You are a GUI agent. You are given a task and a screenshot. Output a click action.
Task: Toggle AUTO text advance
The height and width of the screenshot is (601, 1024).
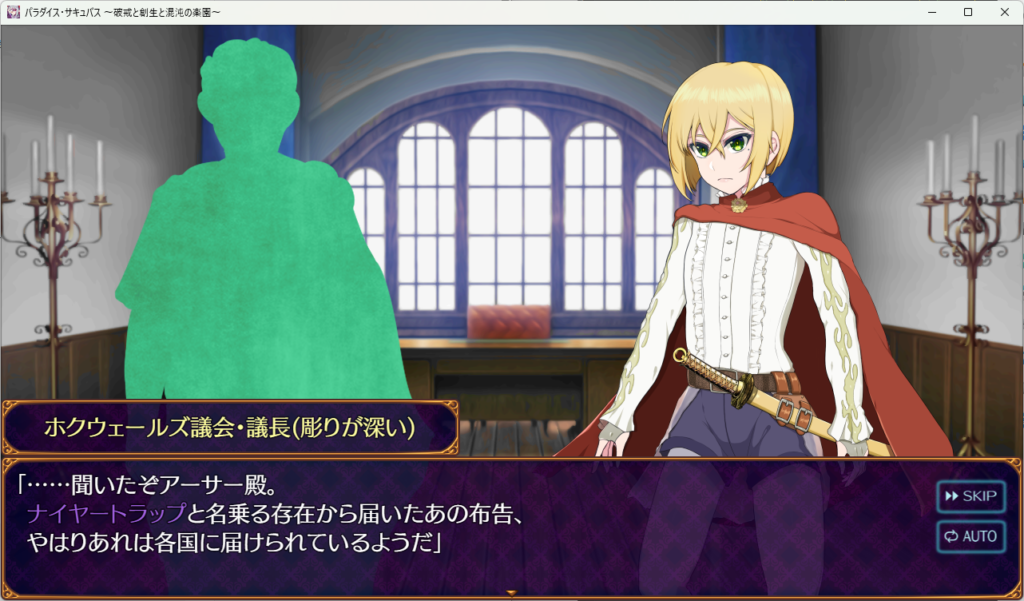(x=970, y=536)
